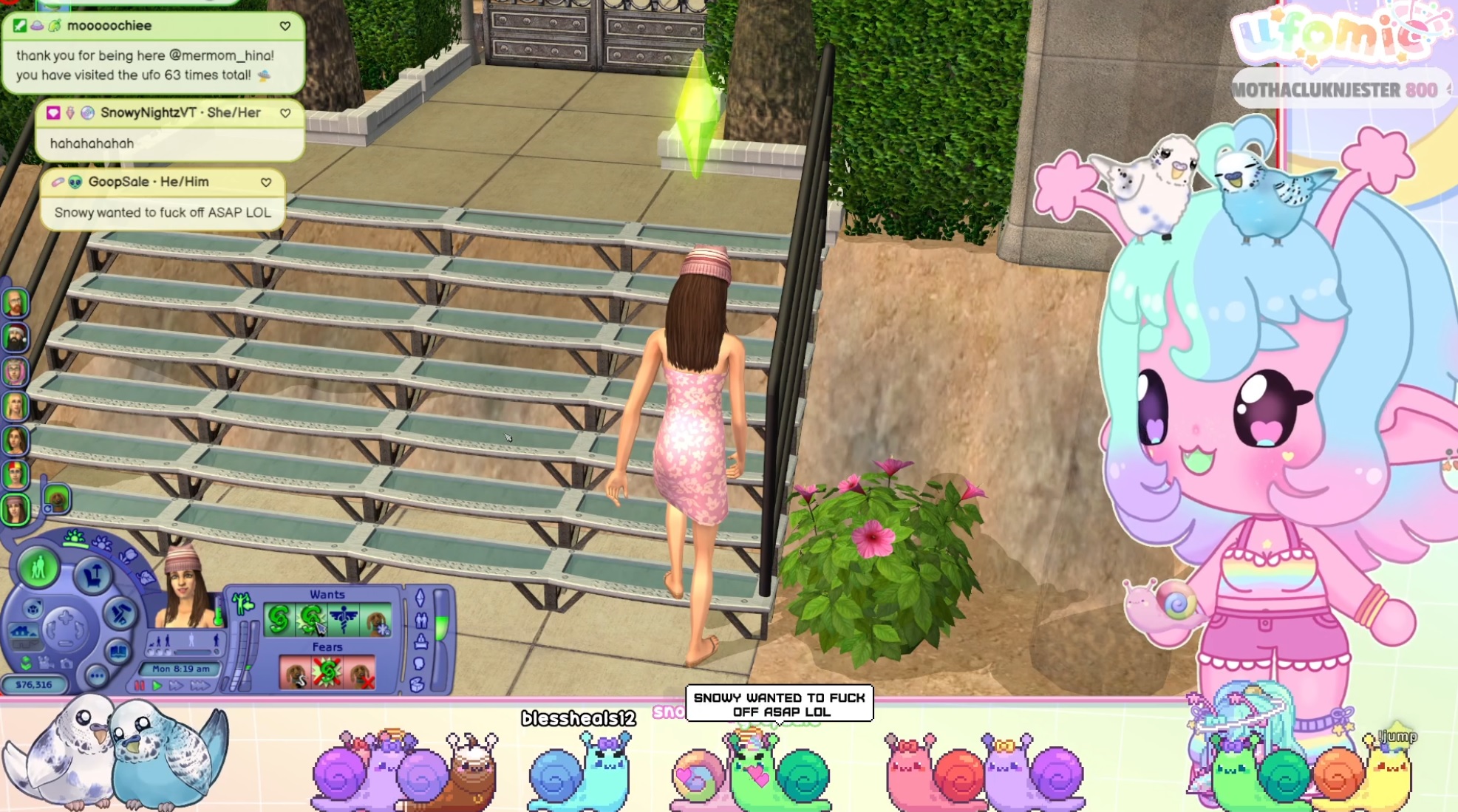Select the blonde long-haired sim portrait
This screenshot has height=812, width=1458.
tap(15, 406)
